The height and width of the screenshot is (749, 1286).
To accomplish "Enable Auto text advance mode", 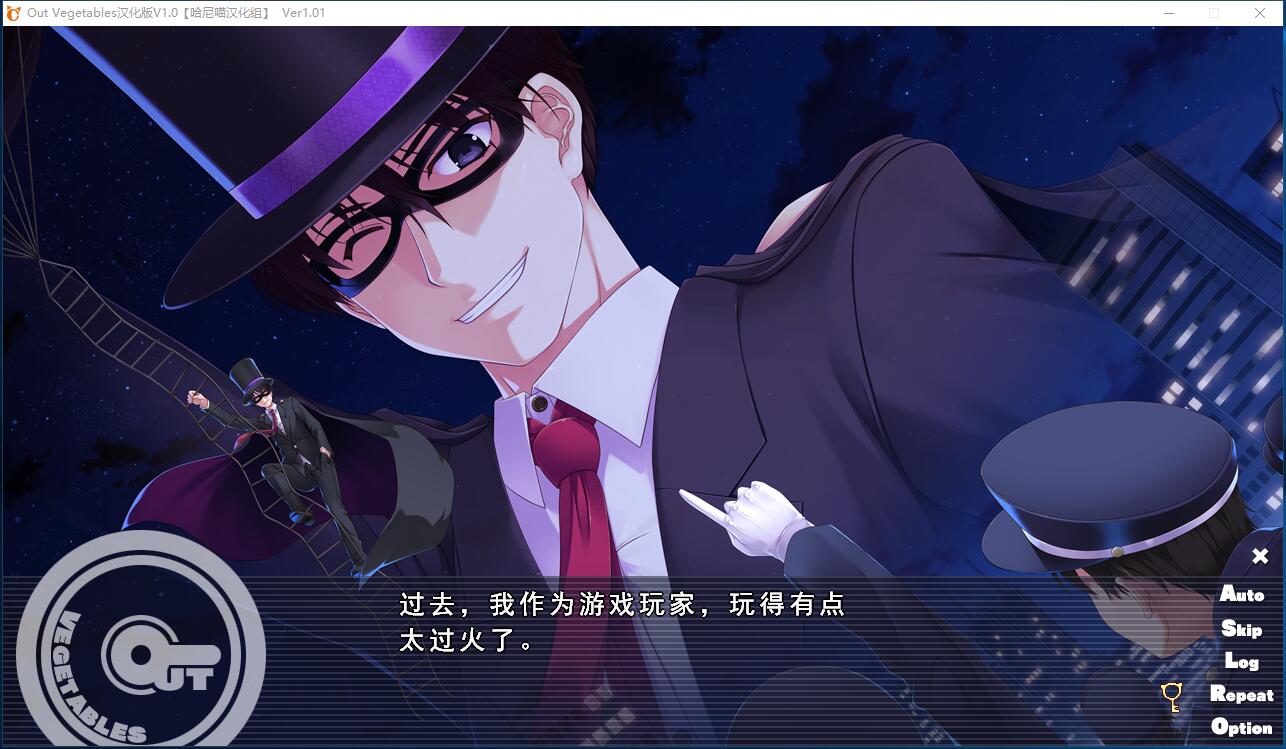I will 1242,594.
